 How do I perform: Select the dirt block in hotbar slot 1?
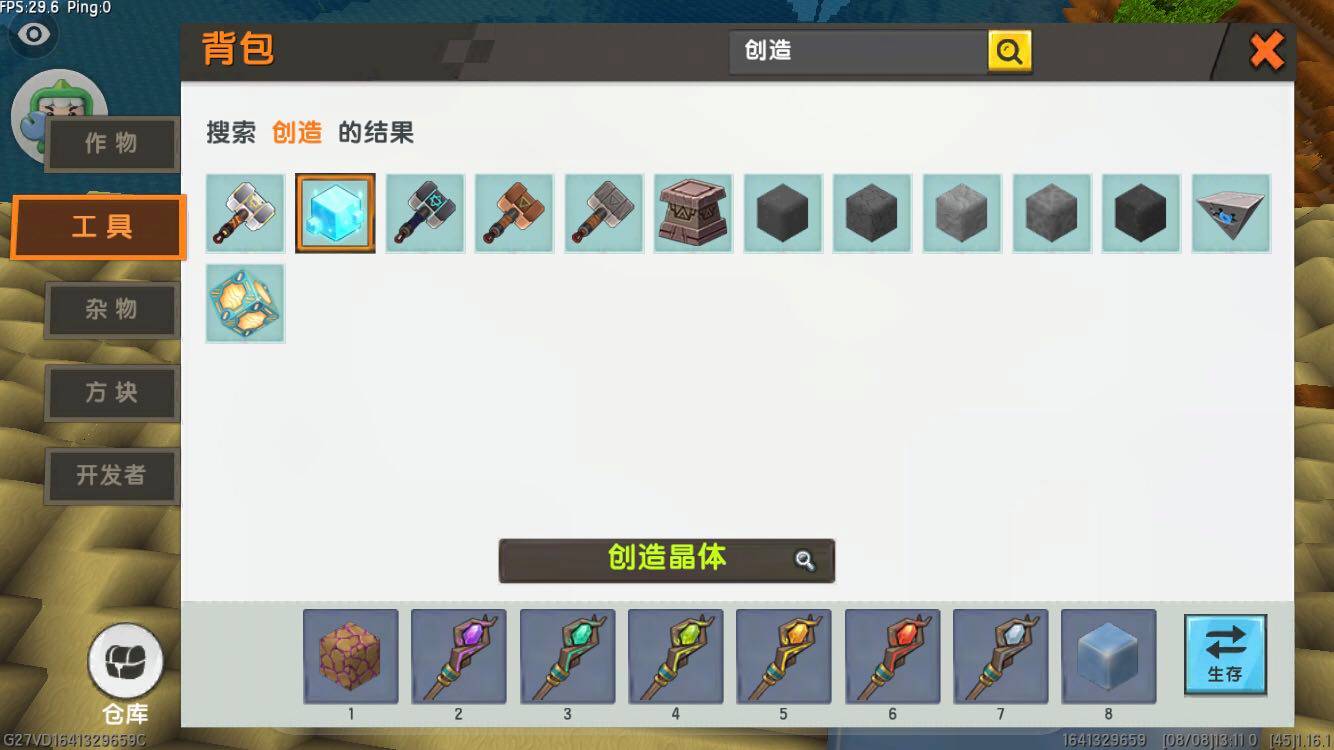pyautogui.click(x=350, y=657)
